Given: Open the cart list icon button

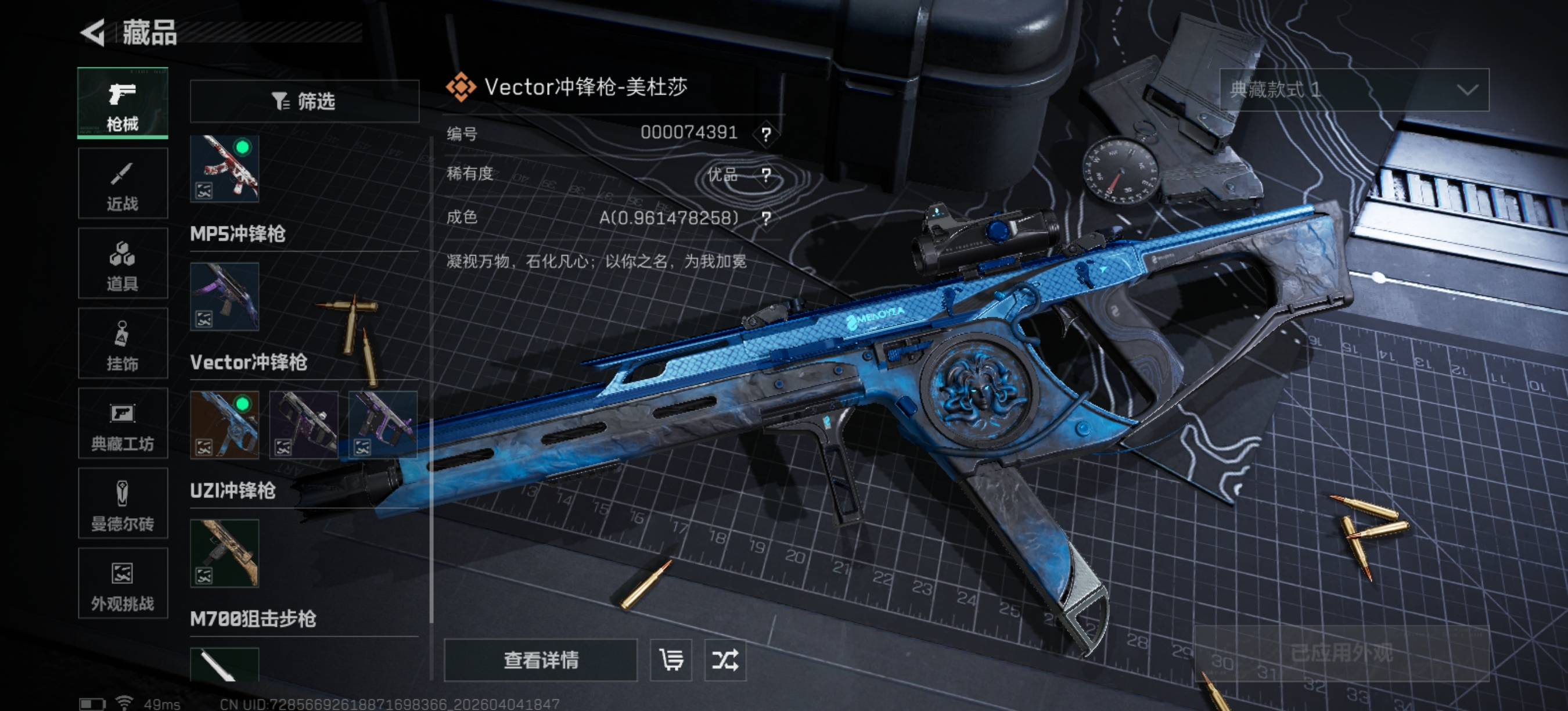Looking at the screenshot, I should point(671,660).
